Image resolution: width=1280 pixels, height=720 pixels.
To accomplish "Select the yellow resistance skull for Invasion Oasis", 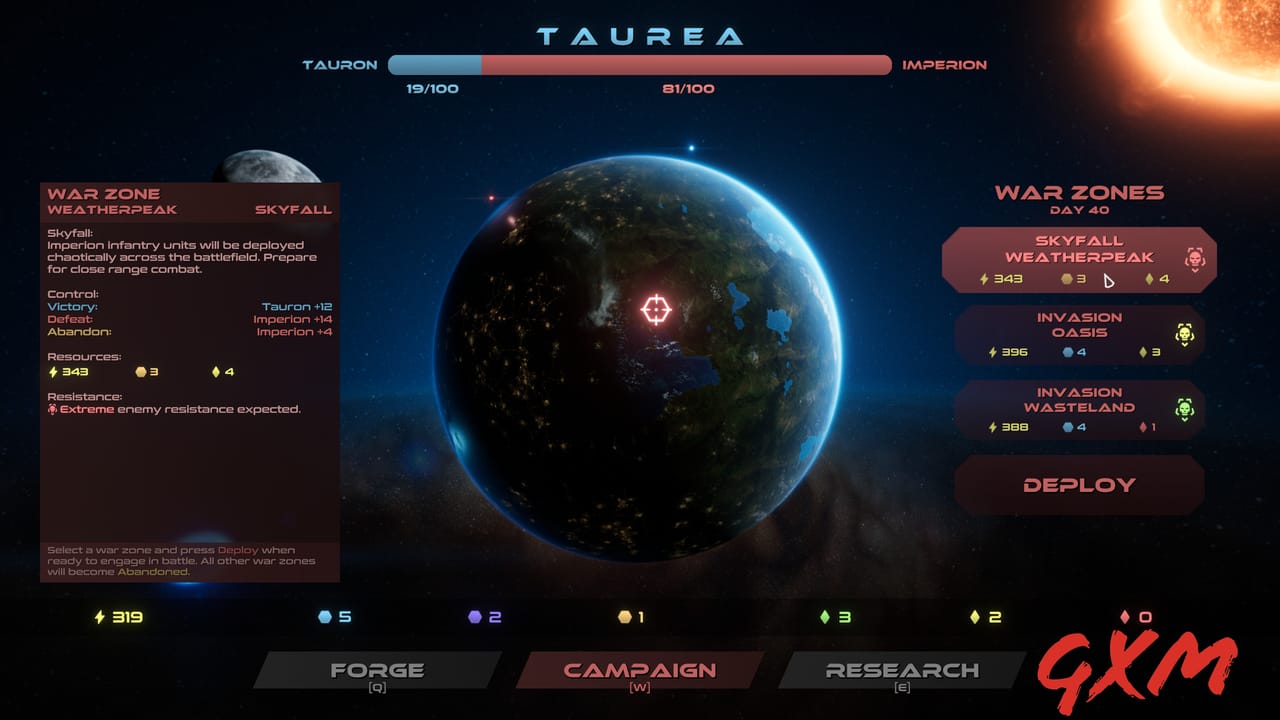I will click(x=1183, y=330).
